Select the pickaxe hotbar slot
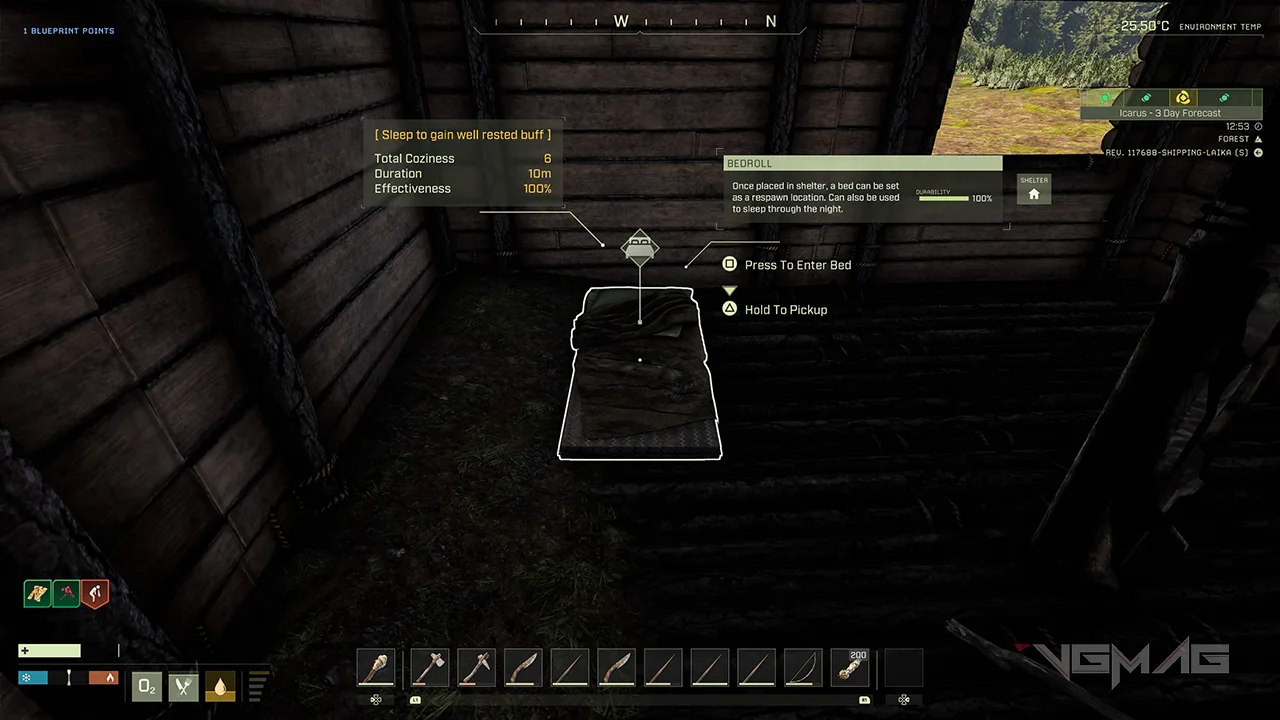The image size is (1280, 720). (x=476, y=668)
